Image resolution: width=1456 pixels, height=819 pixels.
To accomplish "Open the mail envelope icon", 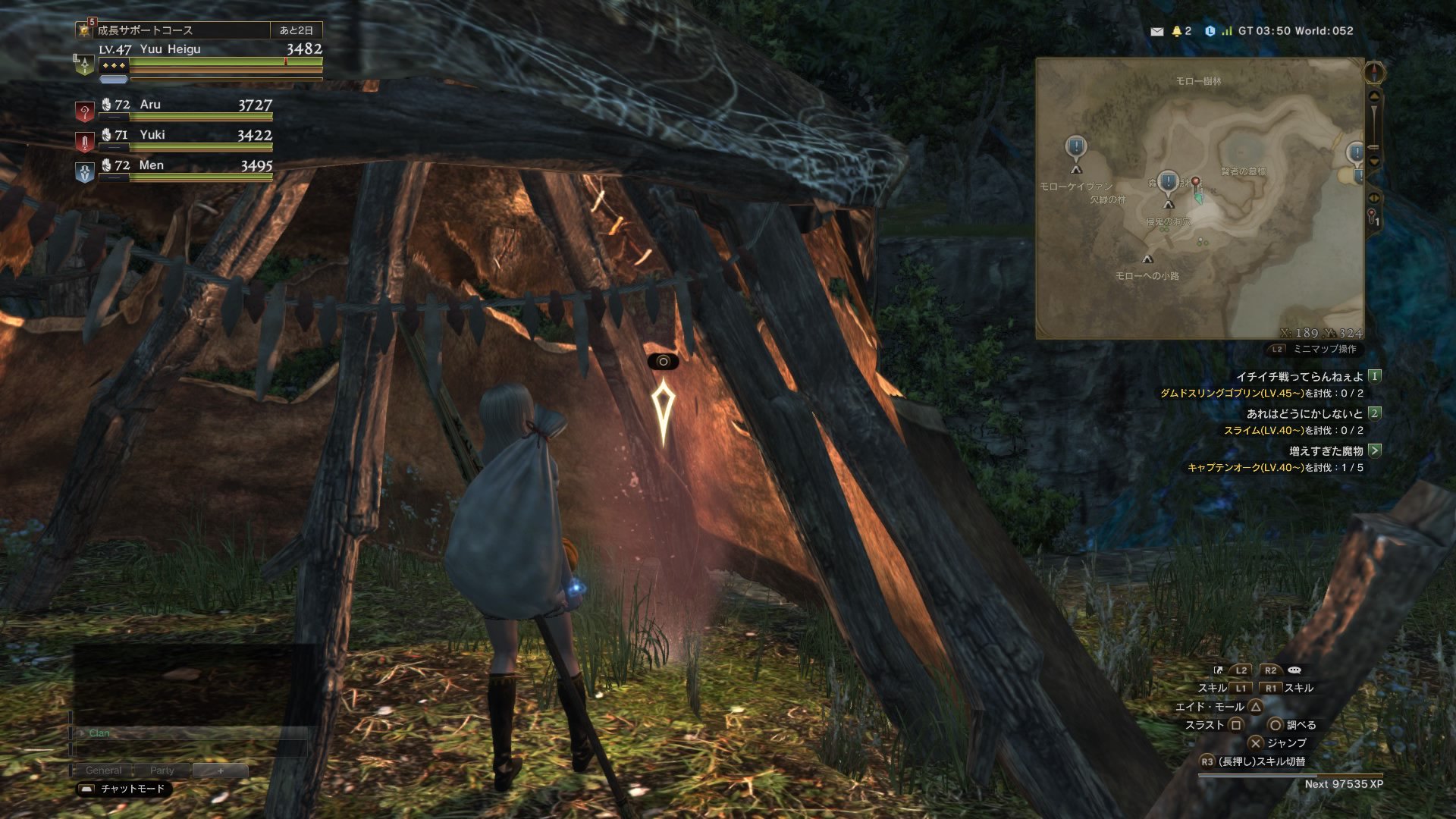I will coord(1156,31).
